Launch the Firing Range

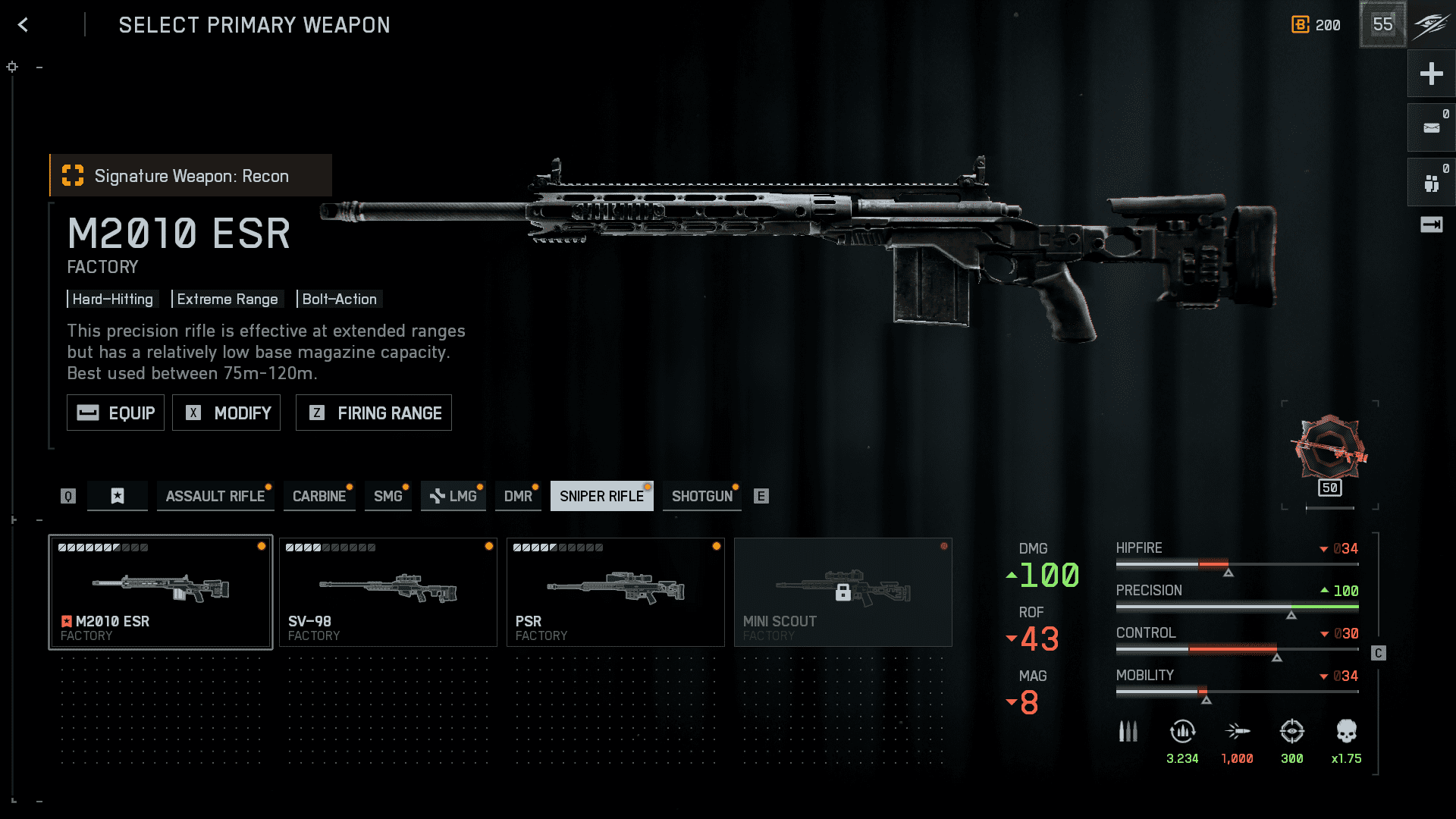point(373,413)
